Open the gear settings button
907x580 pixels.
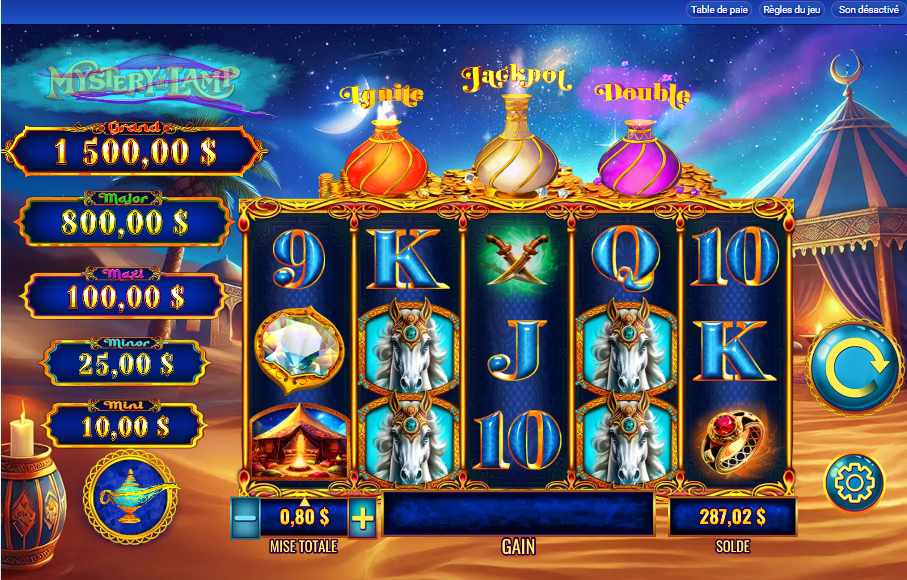pos(854,483)
